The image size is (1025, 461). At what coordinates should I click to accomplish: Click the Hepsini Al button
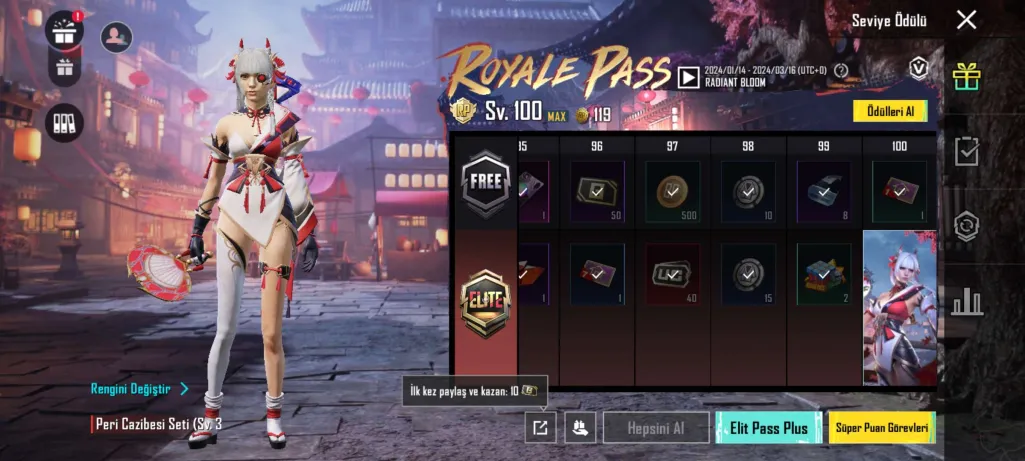click(656, 428)
